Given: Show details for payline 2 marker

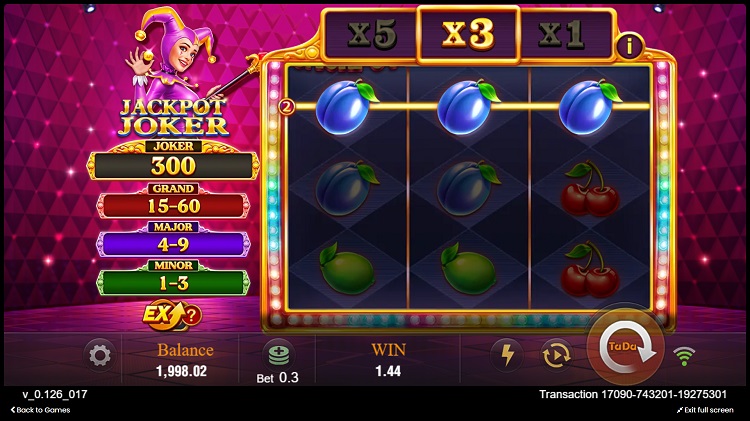Looking at the screenshot, I should (286, 106).
